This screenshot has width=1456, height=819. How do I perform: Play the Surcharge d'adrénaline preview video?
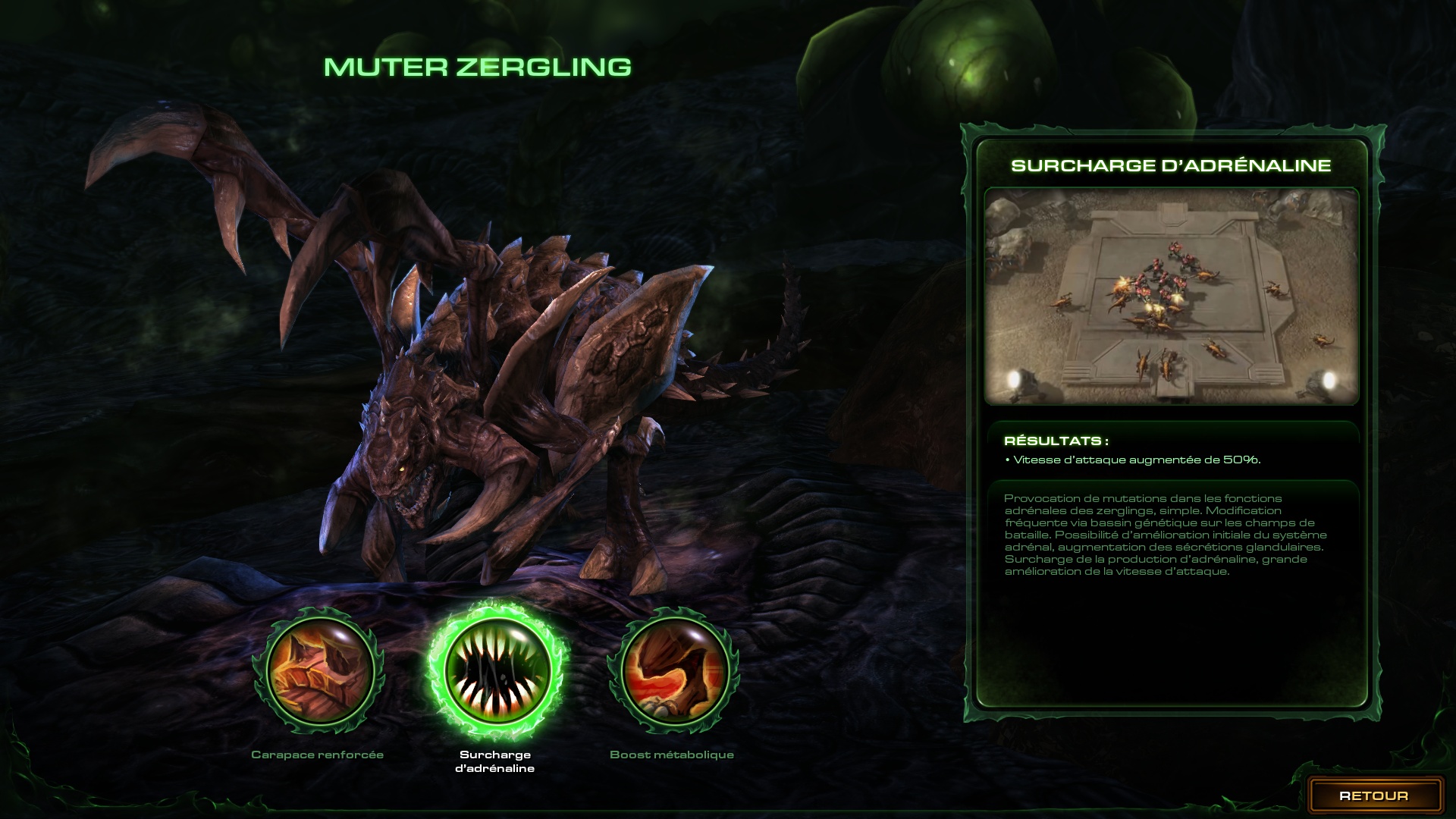click(1171, 296)
